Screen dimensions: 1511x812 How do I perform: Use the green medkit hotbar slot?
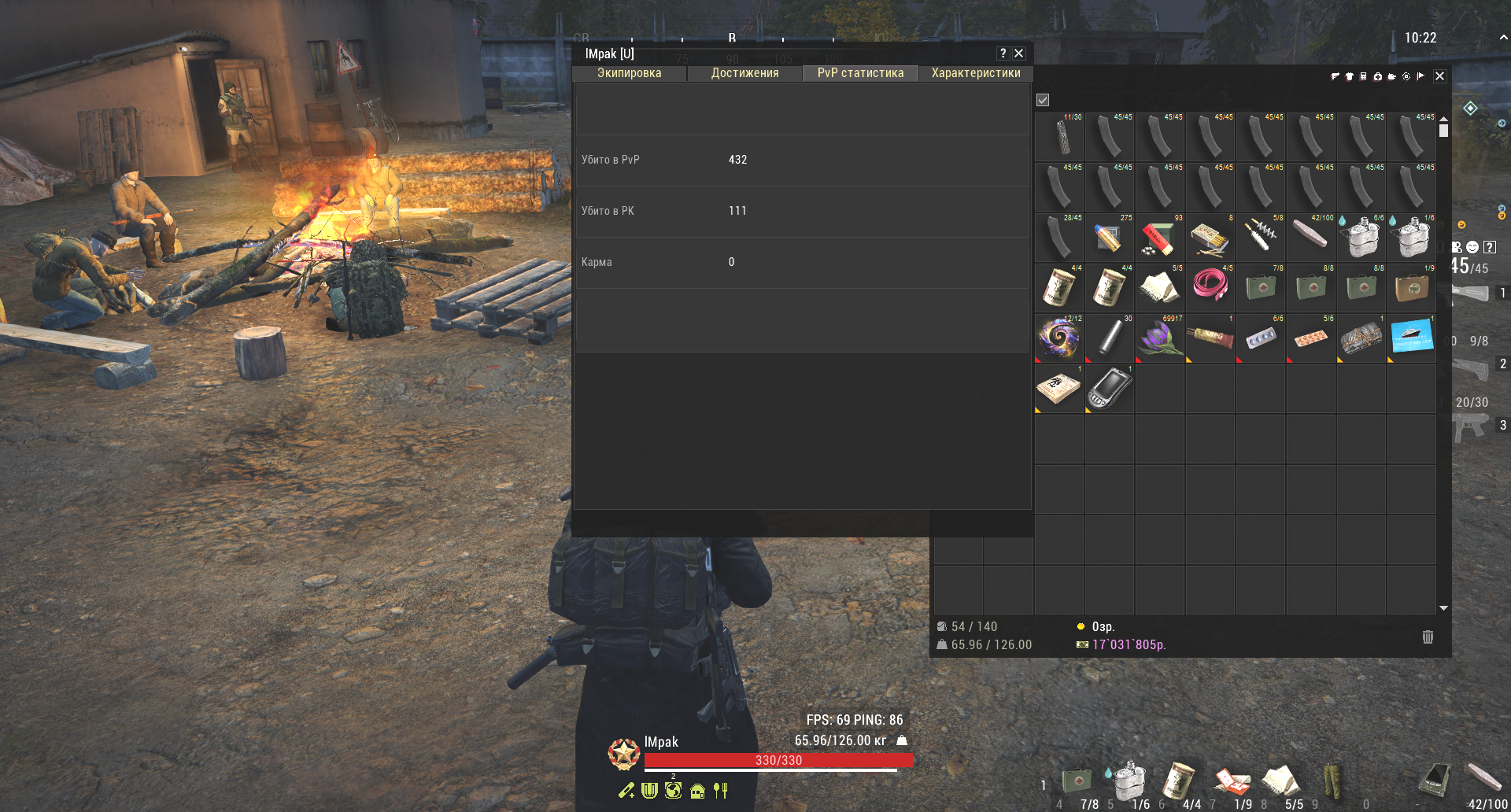1077,781
